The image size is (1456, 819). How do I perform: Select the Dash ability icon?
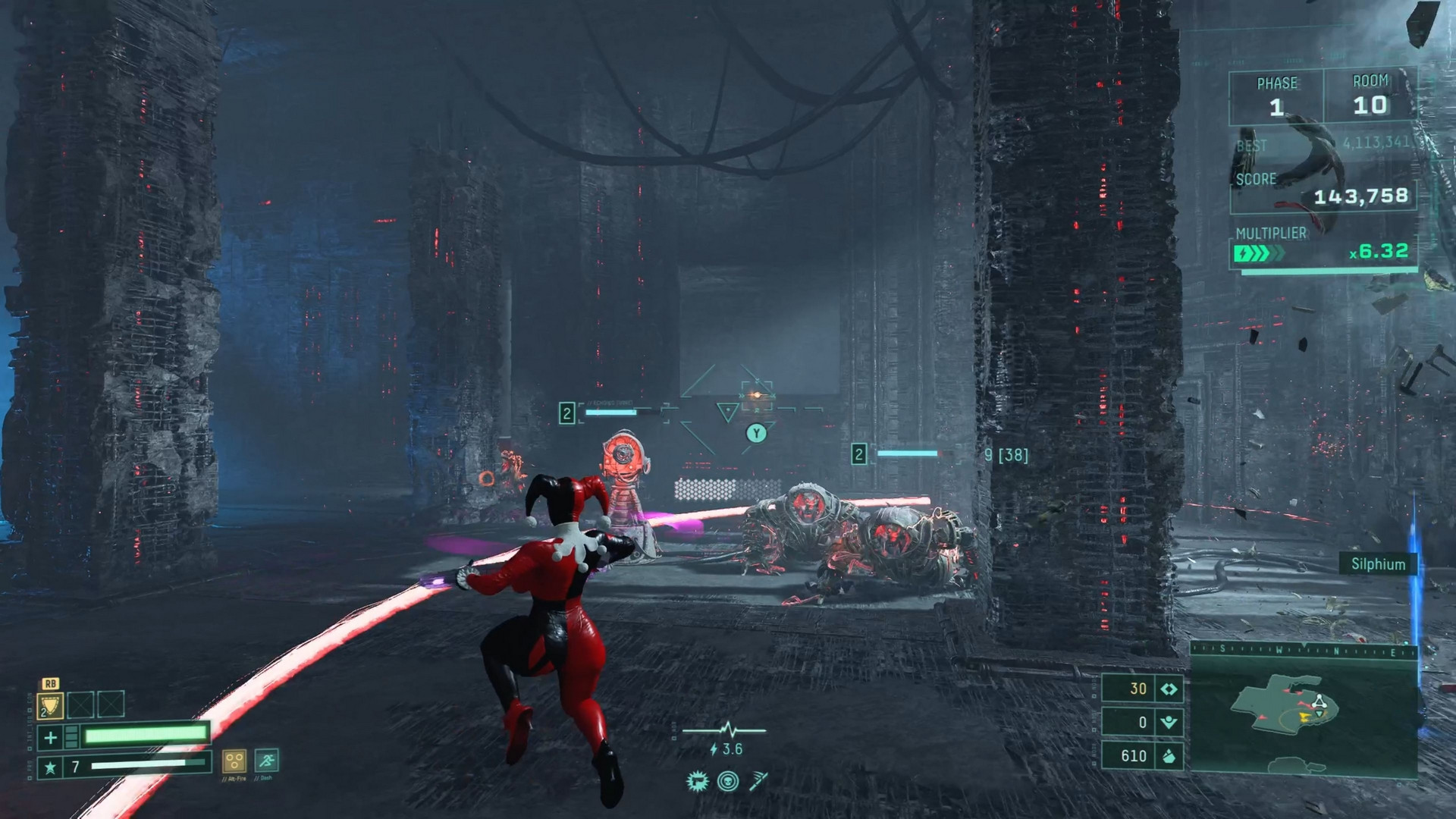(x=267, y=761)
